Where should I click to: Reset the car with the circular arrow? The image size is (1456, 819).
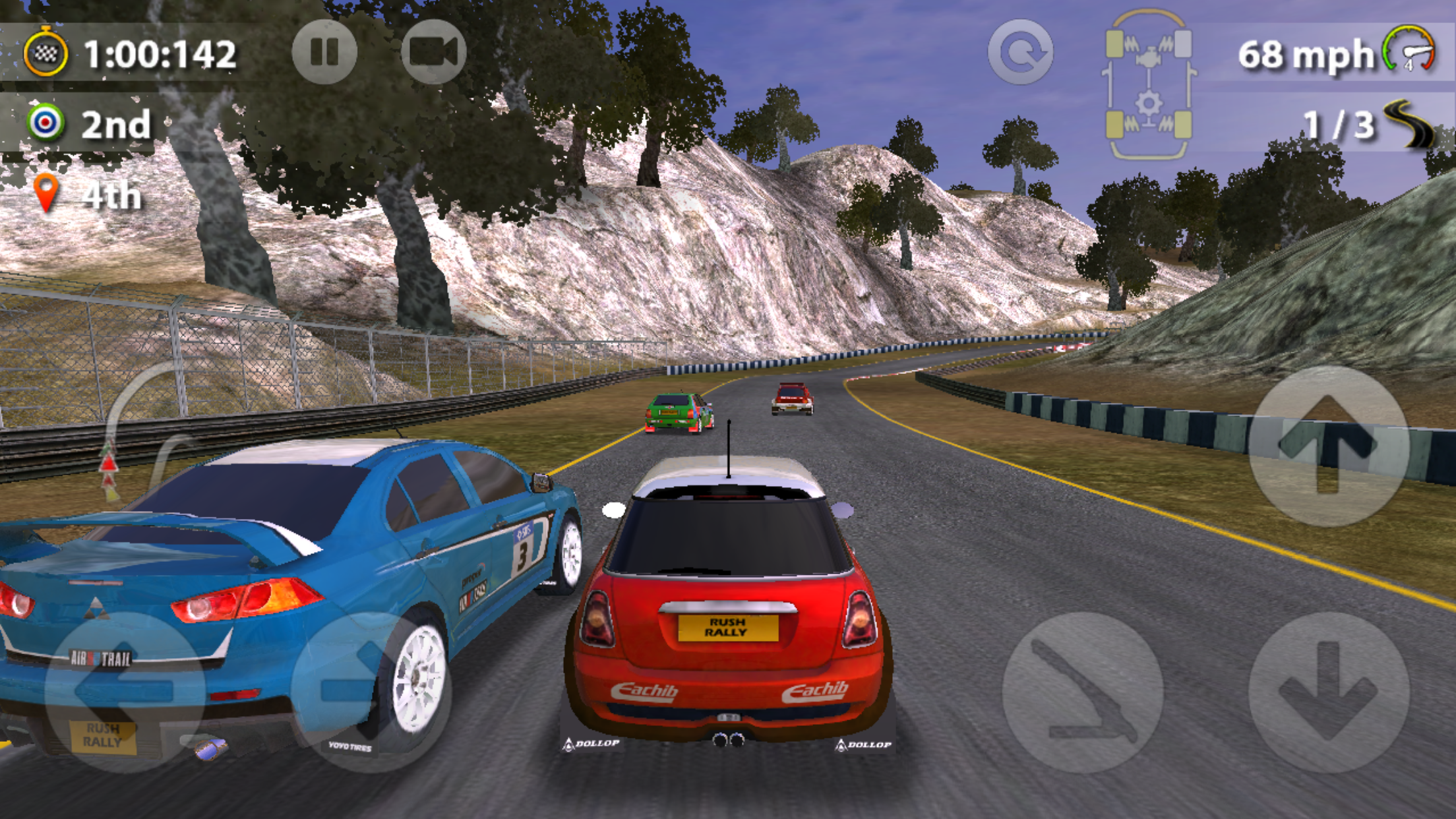1020,52
